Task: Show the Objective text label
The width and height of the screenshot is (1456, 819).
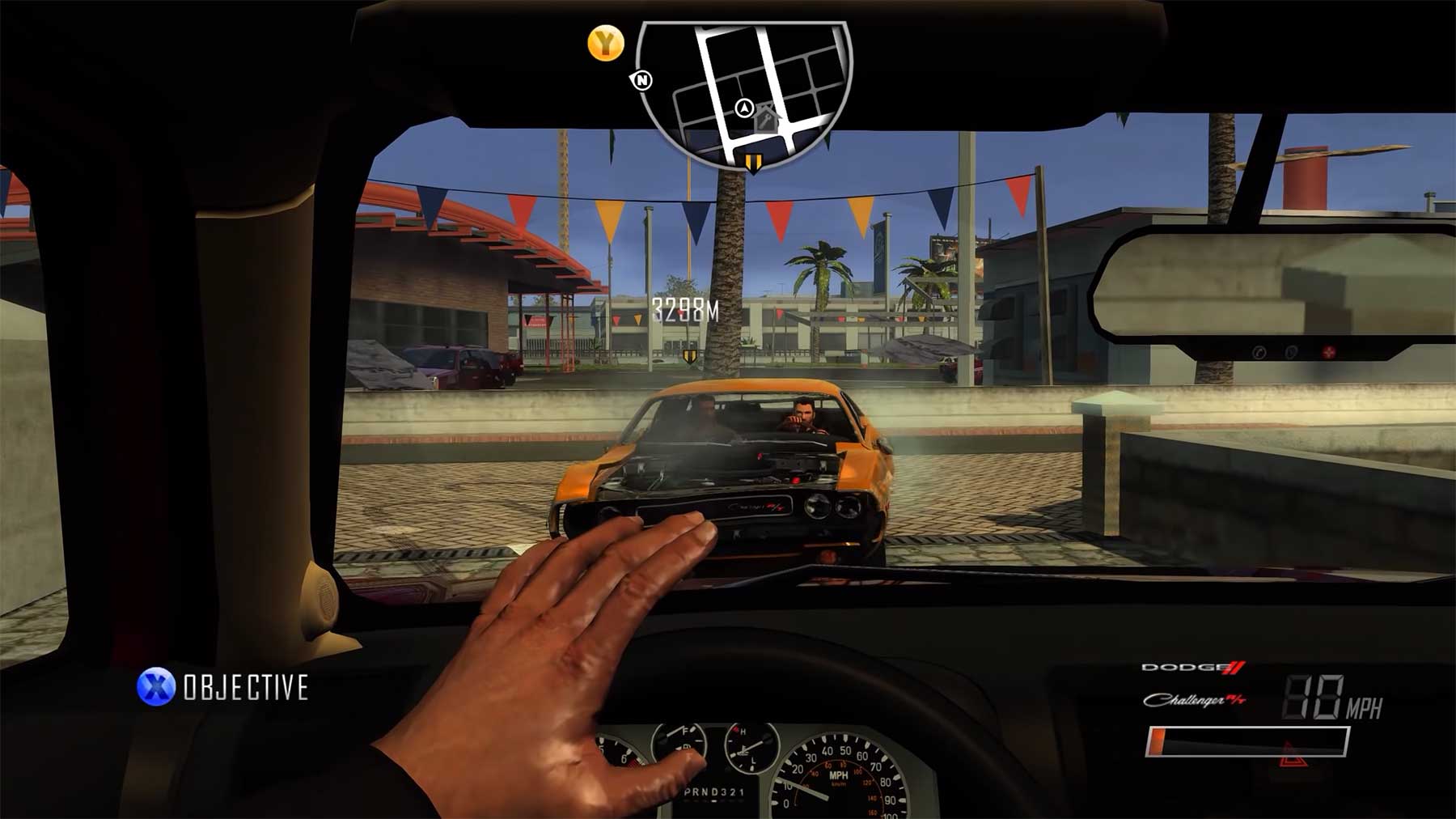Action: pyautogui.click(x=246, y=688)
